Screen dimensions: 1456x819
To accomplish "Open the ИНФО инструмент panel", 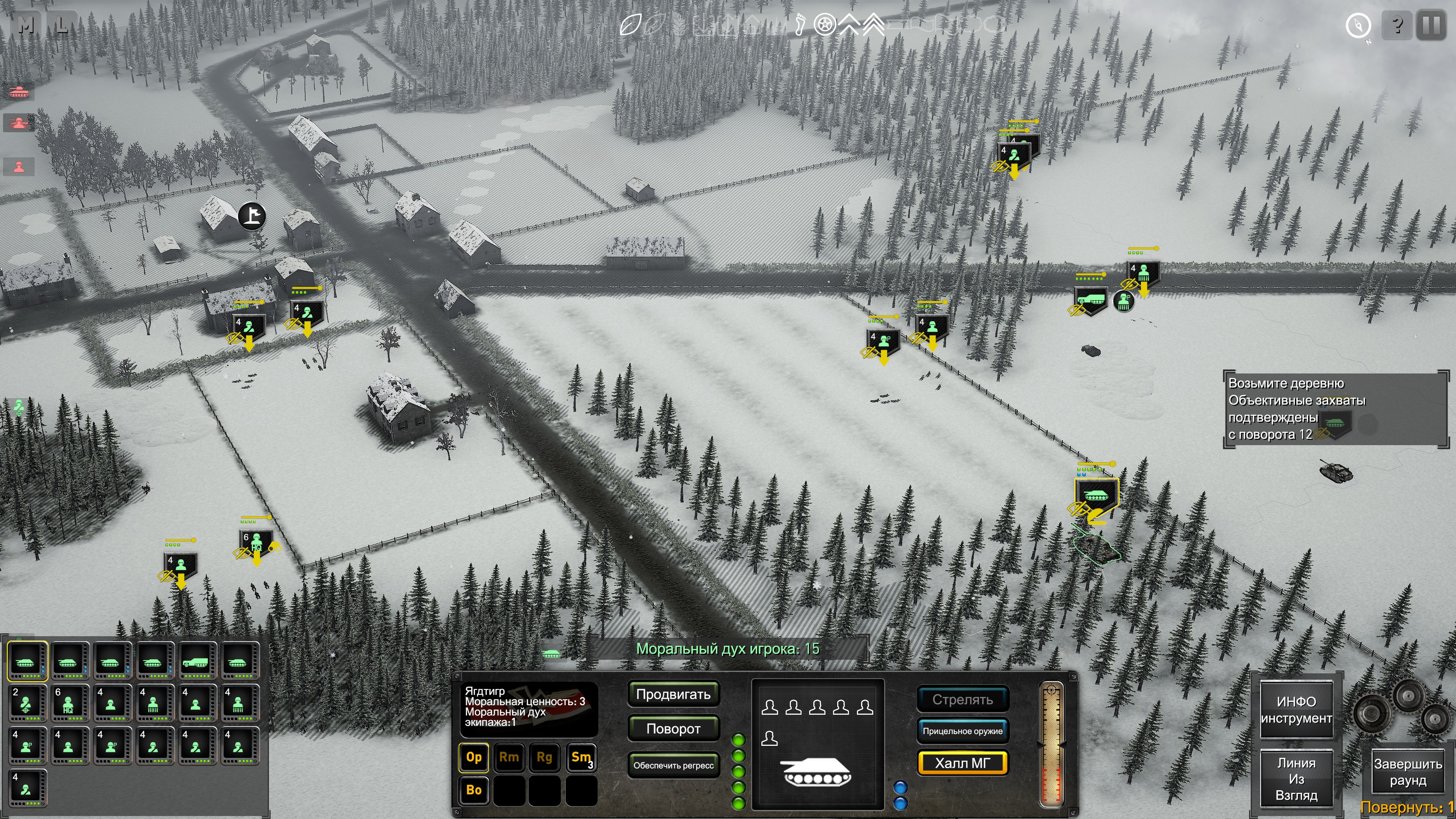I will click(x=1296, y=710).
